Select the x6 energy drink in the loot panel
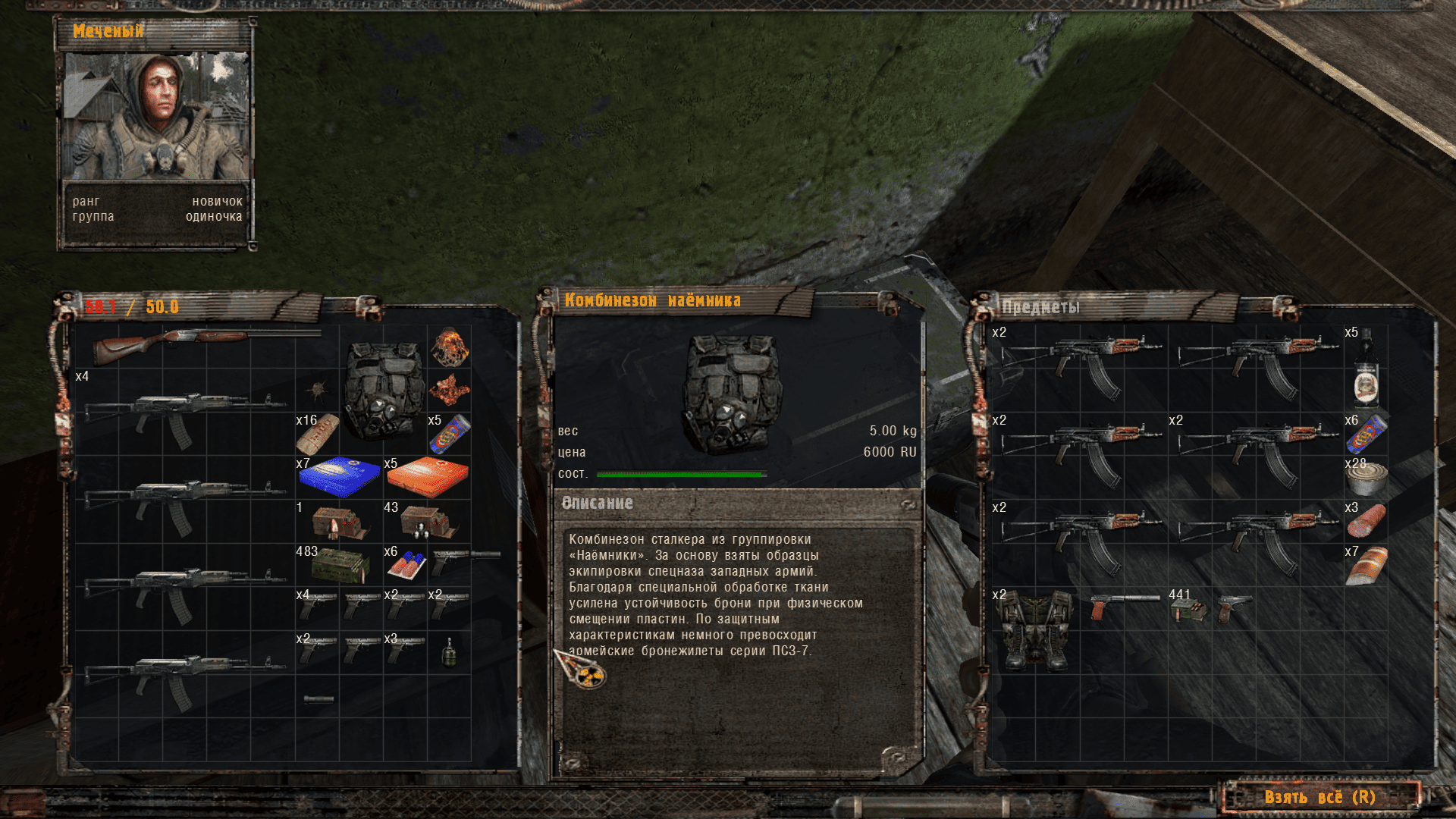1456x819 pixels. (x=1366, y=434)
